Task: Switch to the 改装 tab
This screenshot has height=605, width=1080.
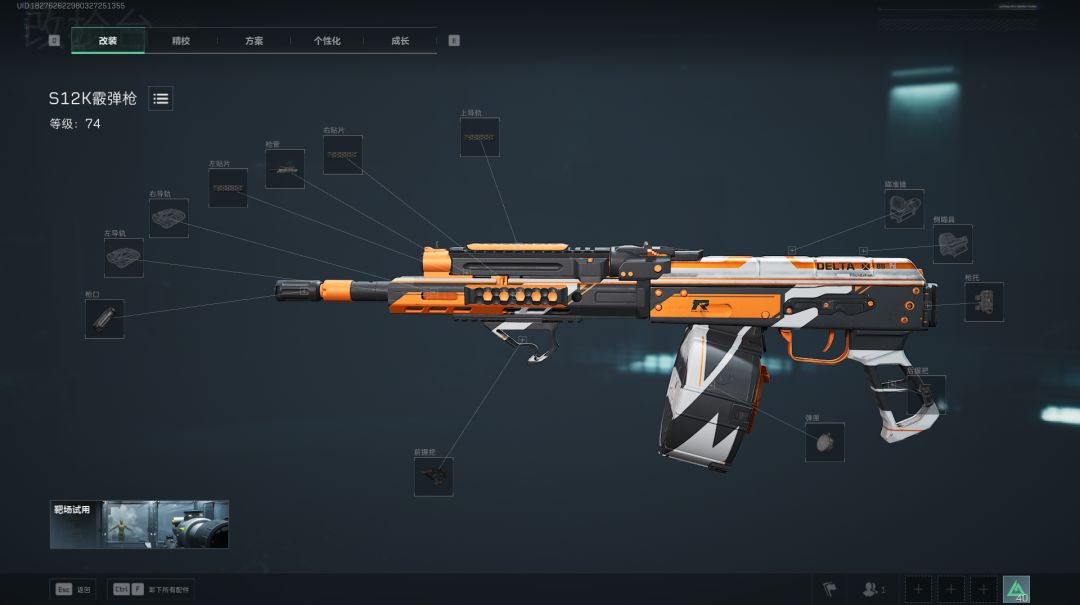Action: tap(108, 41)
